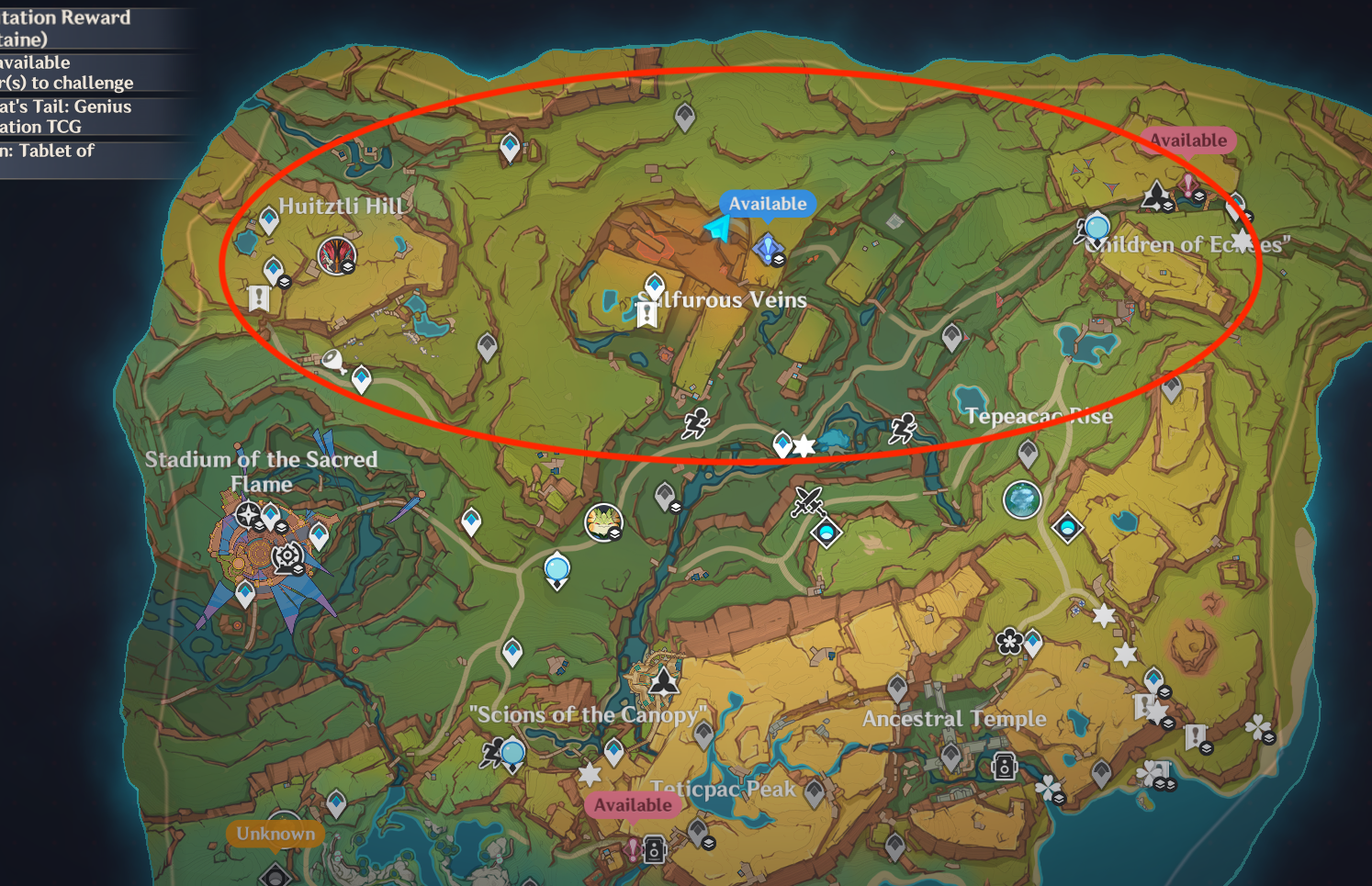Click the Children of Echoes tribe emblem marker
The image size is (1372, 886).
coord(1156,196)
